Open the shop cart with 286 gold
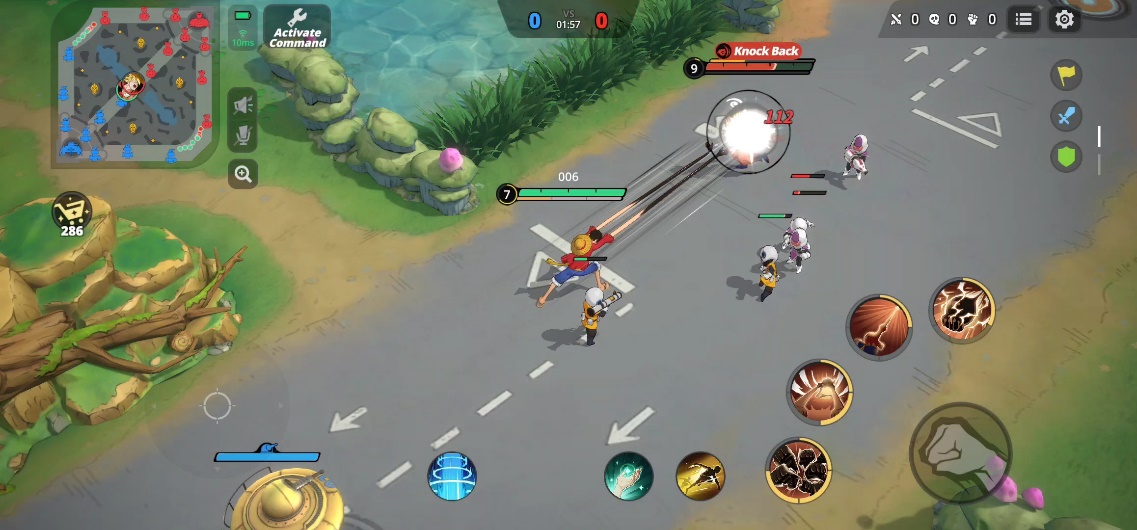The height and width of the screenshot is (530, 1137). click(71, 212)
